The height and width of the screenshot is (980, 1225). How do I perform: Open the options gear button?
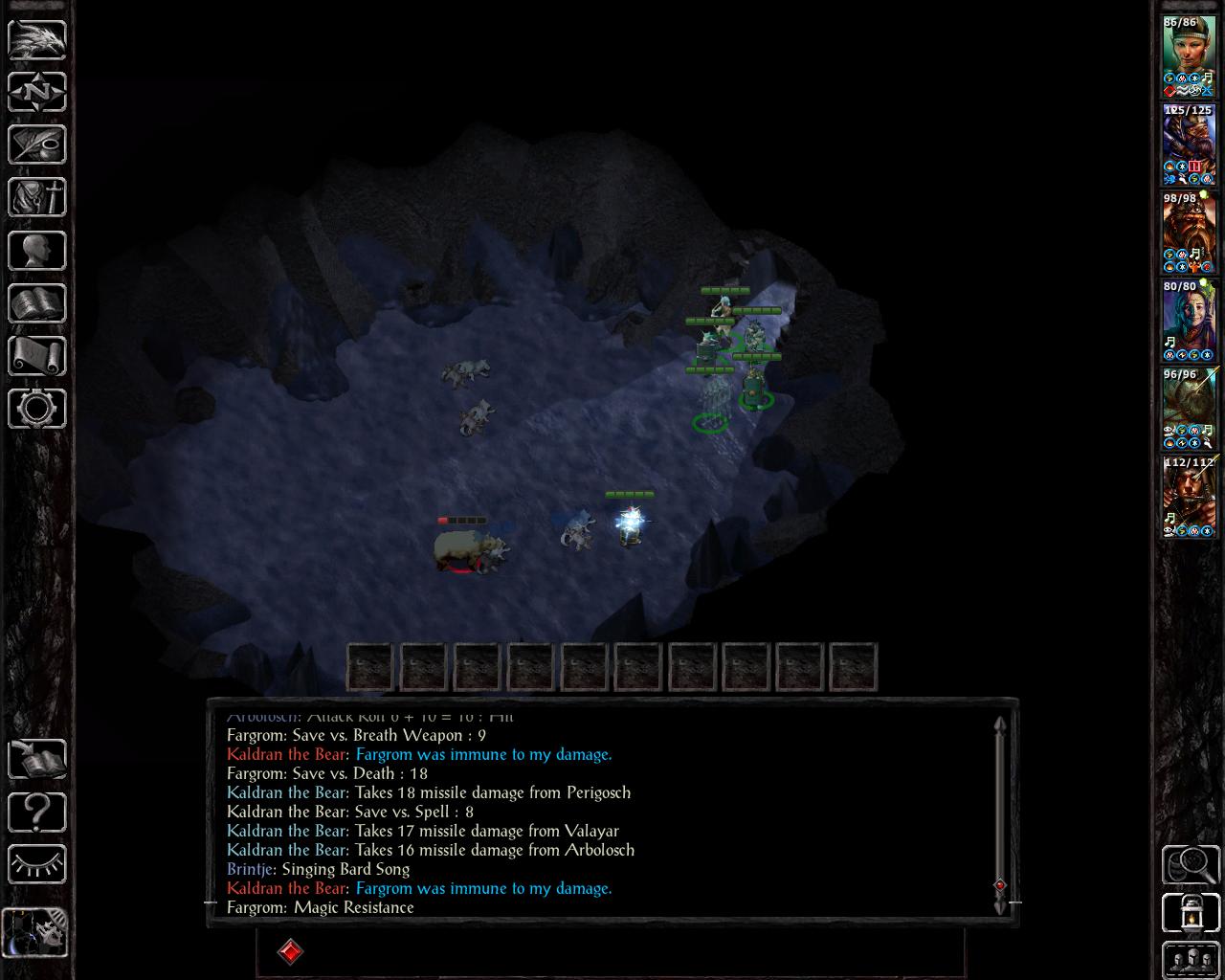point(37,410)
